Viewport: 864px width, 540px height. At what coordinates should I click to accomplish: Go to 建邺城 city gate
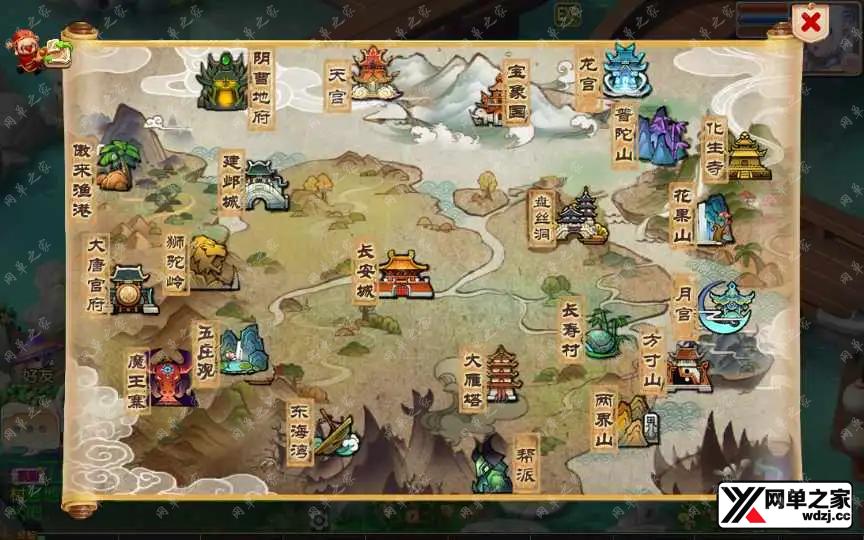pyautogui.click(x=265, y=186)
